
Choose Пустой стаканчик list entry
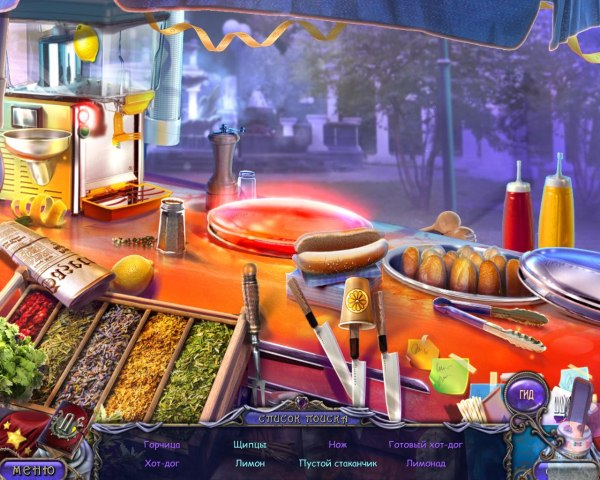338,463
